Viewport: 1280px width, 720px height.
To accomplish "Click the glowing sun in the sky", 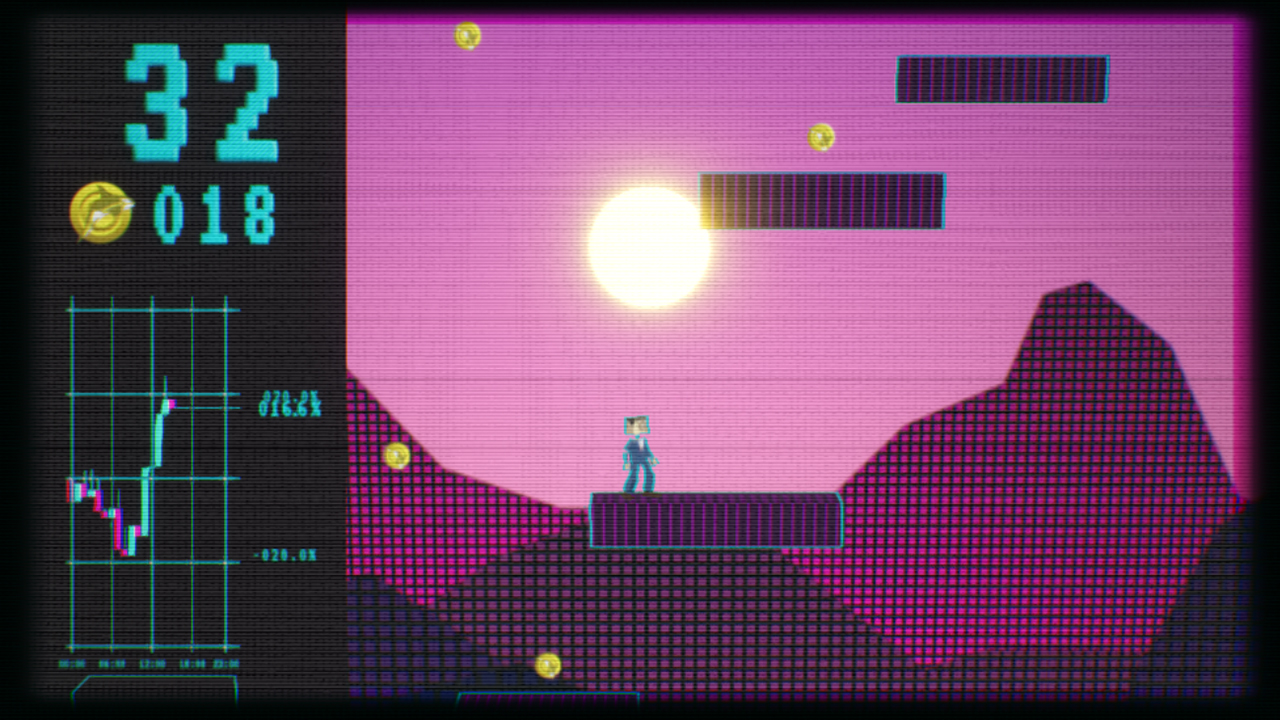I will pos(650,247).
